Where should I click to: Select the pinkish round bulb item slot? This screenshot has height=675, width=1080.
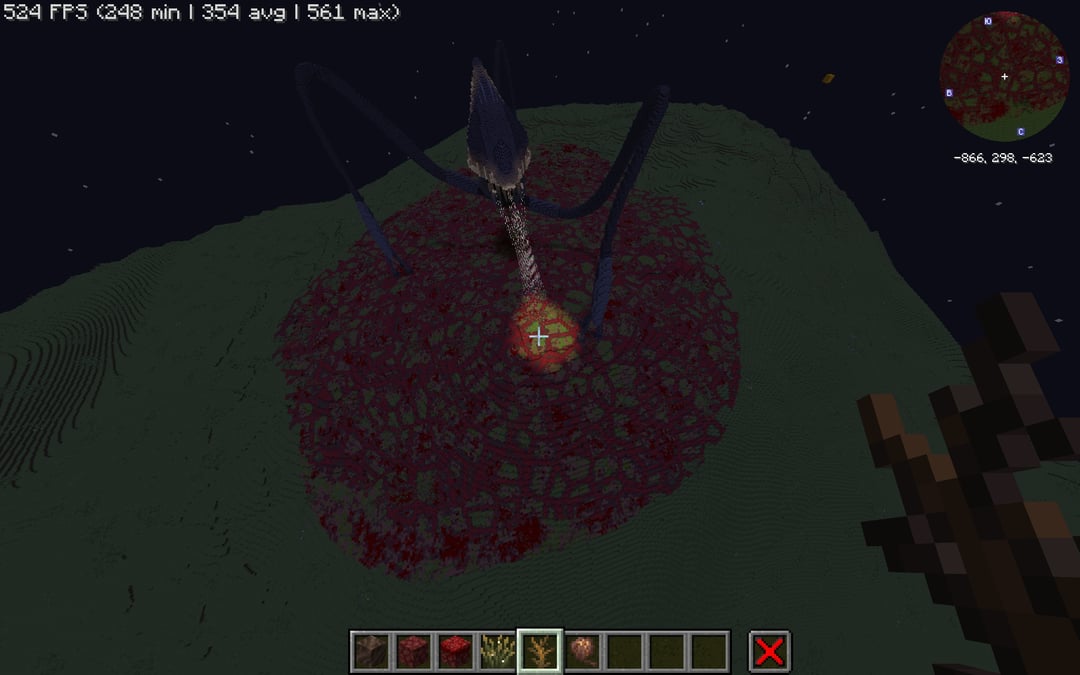582,651
